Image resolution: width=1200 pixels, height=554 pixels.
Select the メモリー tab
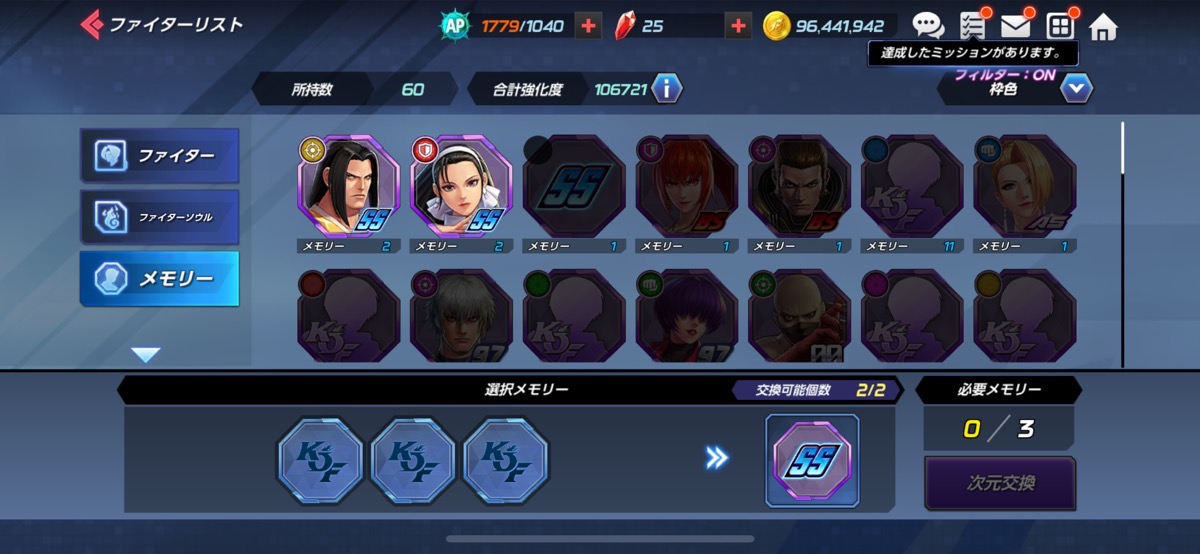160,278
